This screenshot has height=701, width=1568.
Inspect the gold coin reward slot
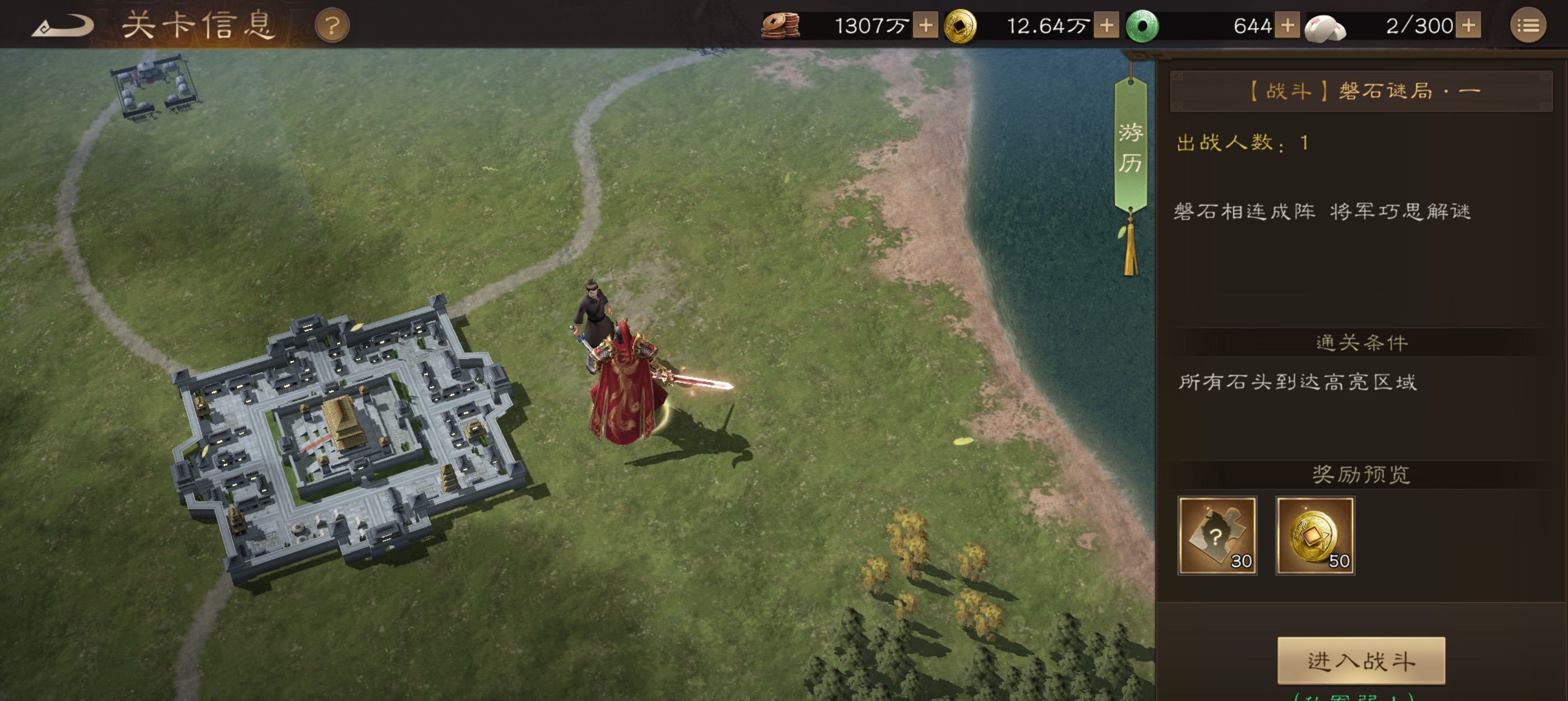pyautogui.click(x=1315, y=536)
